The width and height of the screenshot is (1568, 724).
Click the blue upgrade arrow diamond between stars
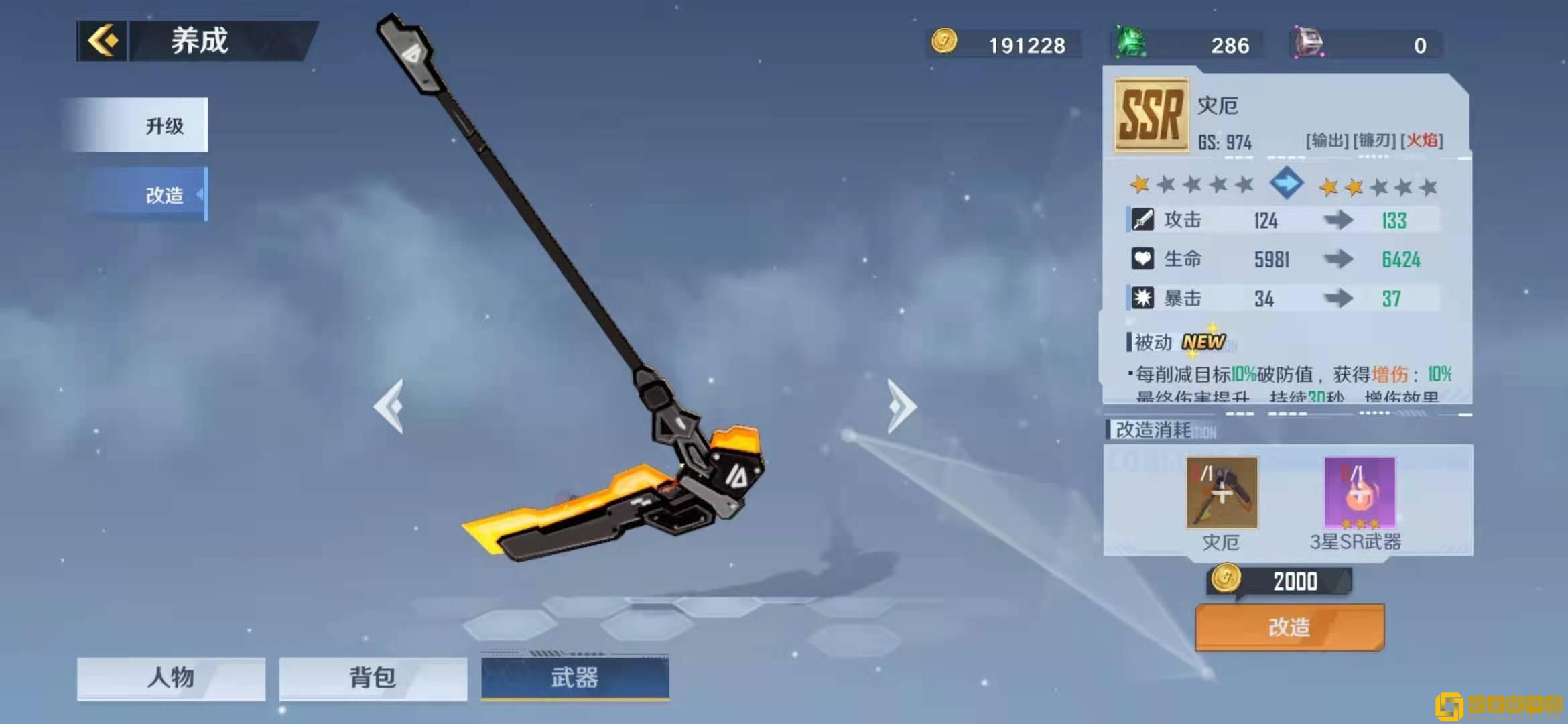tap(1286, 184)
